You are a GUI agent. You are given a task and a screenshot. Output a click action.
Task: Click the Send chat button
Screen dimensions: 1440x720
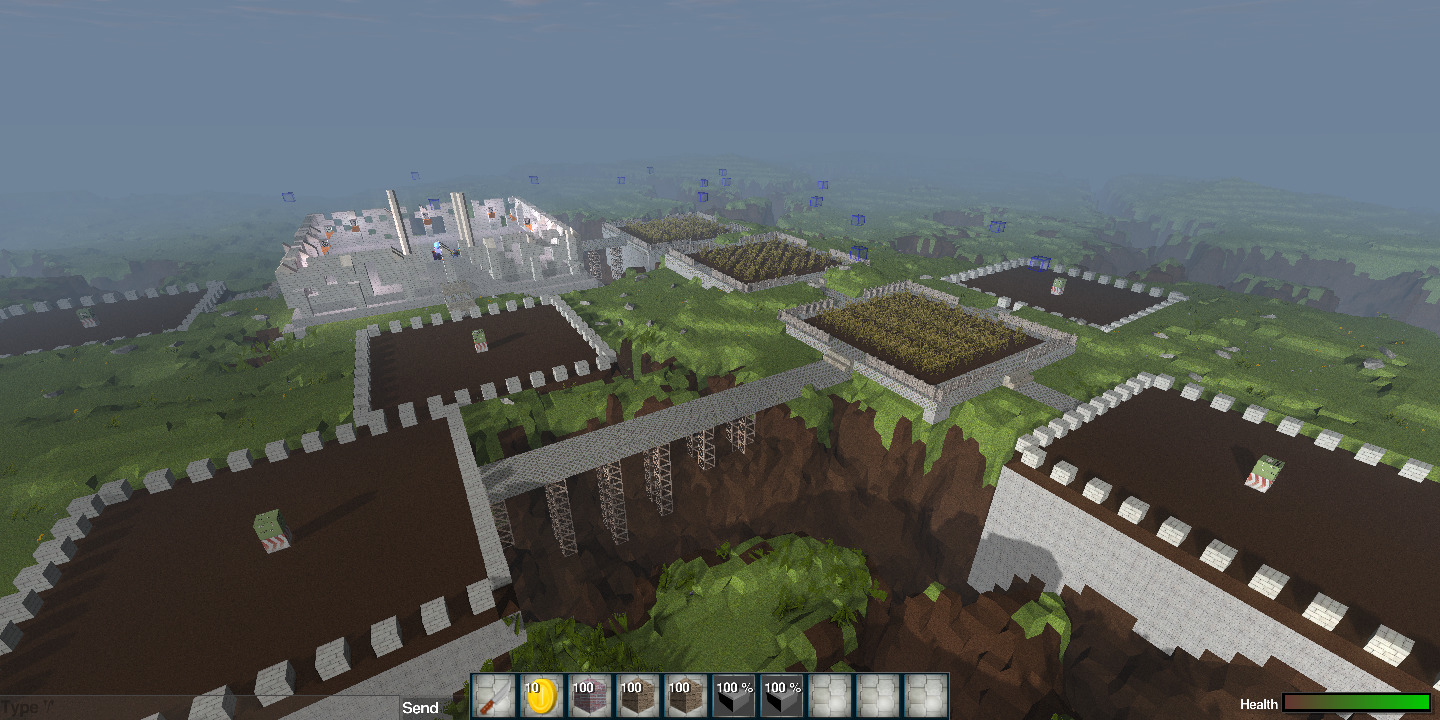pyautogui.click(x=420, y=708)
